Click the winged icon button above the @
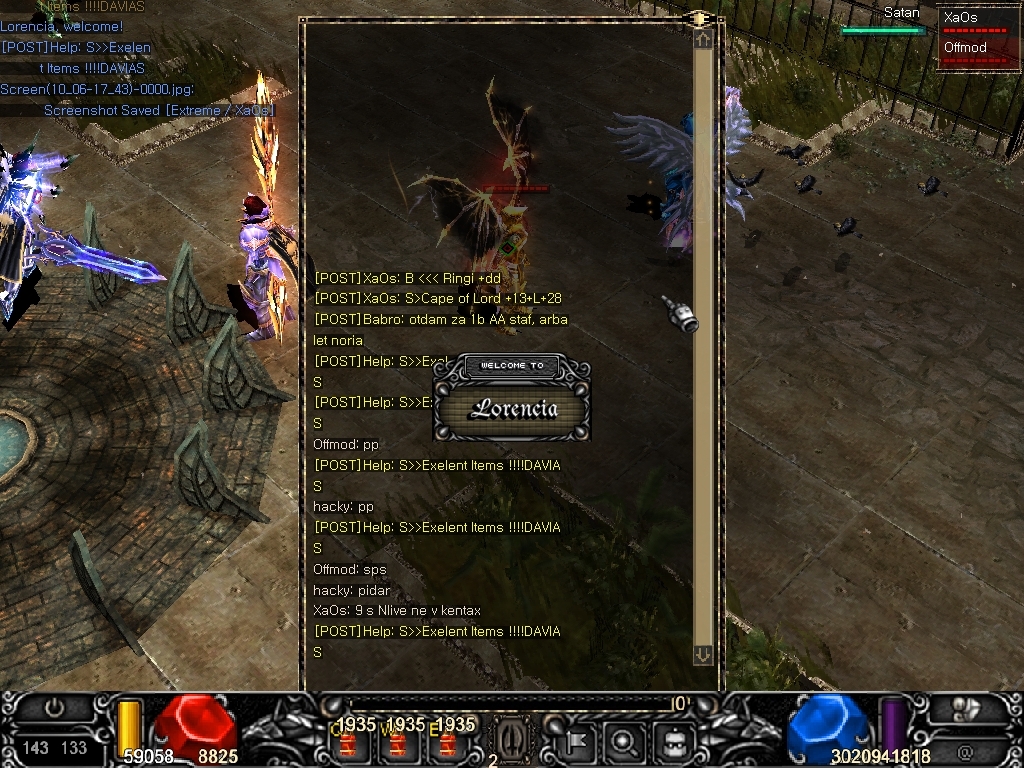 click(x=966, y=709)
